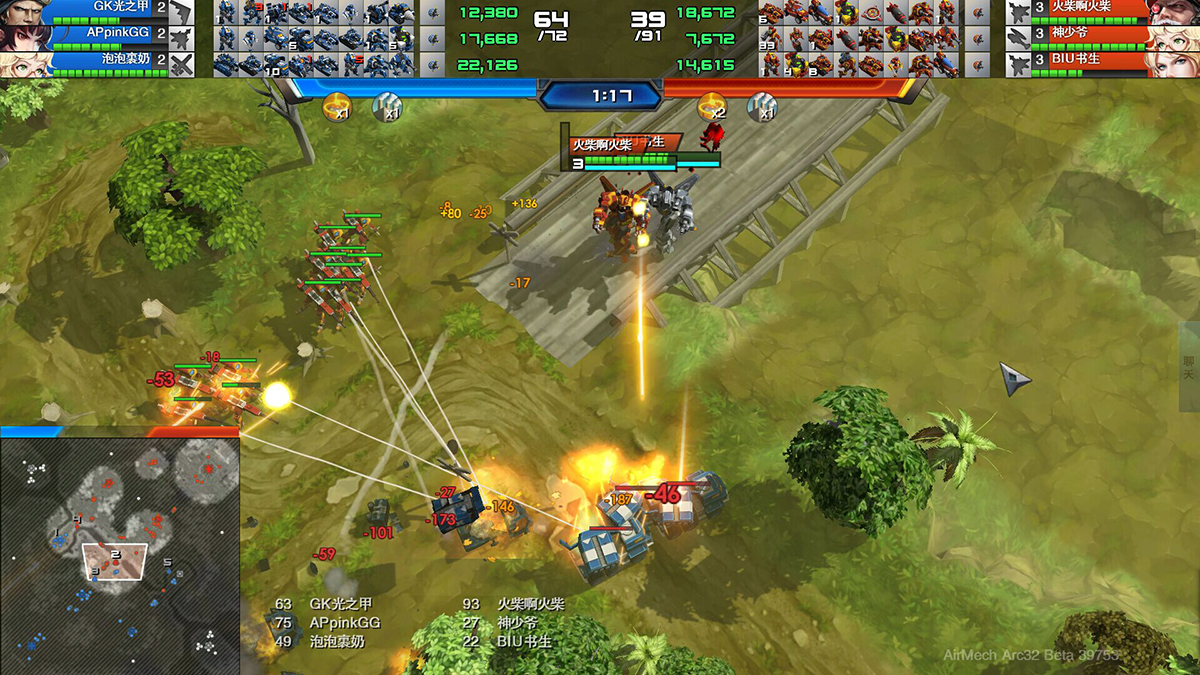Select APpinkGG in the bottom score list
Viewport: 1200px width, 675px height.
tap(345, 622)
